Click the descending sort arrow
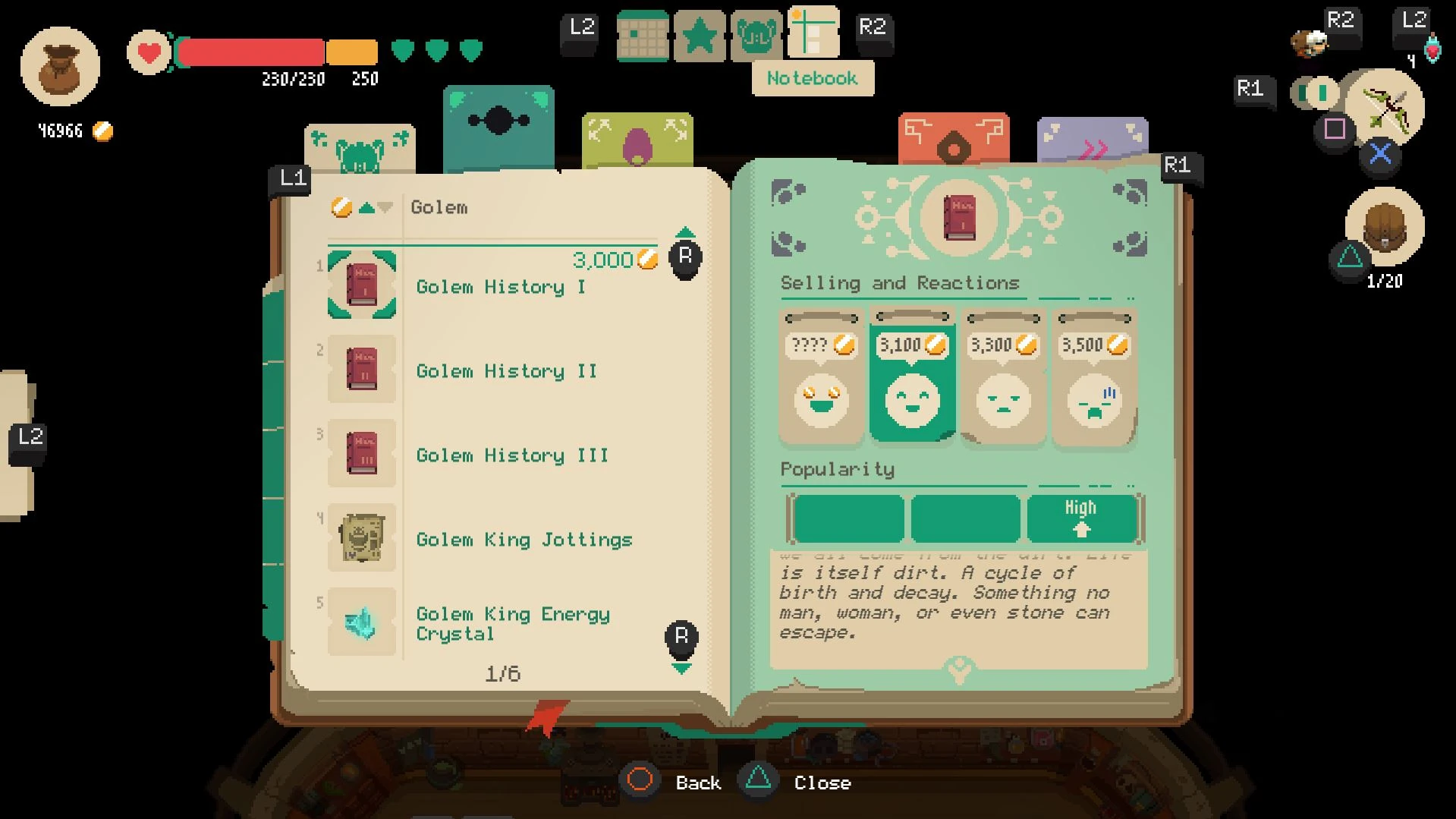 (x=385, y=206)
